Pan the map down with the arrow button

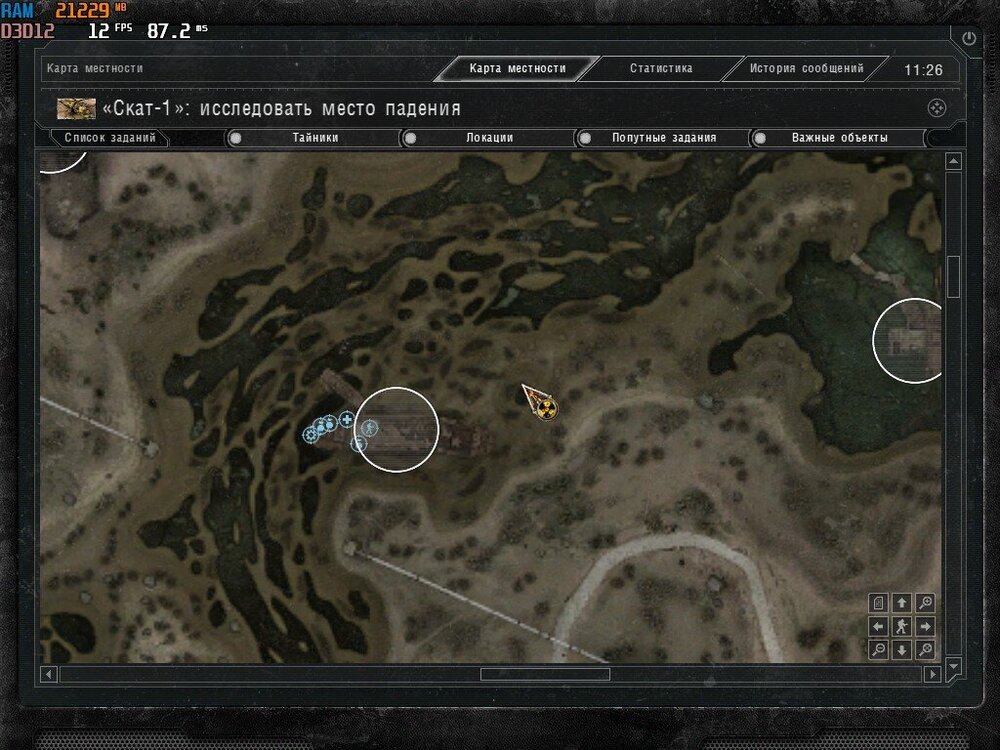pos(902,650)
